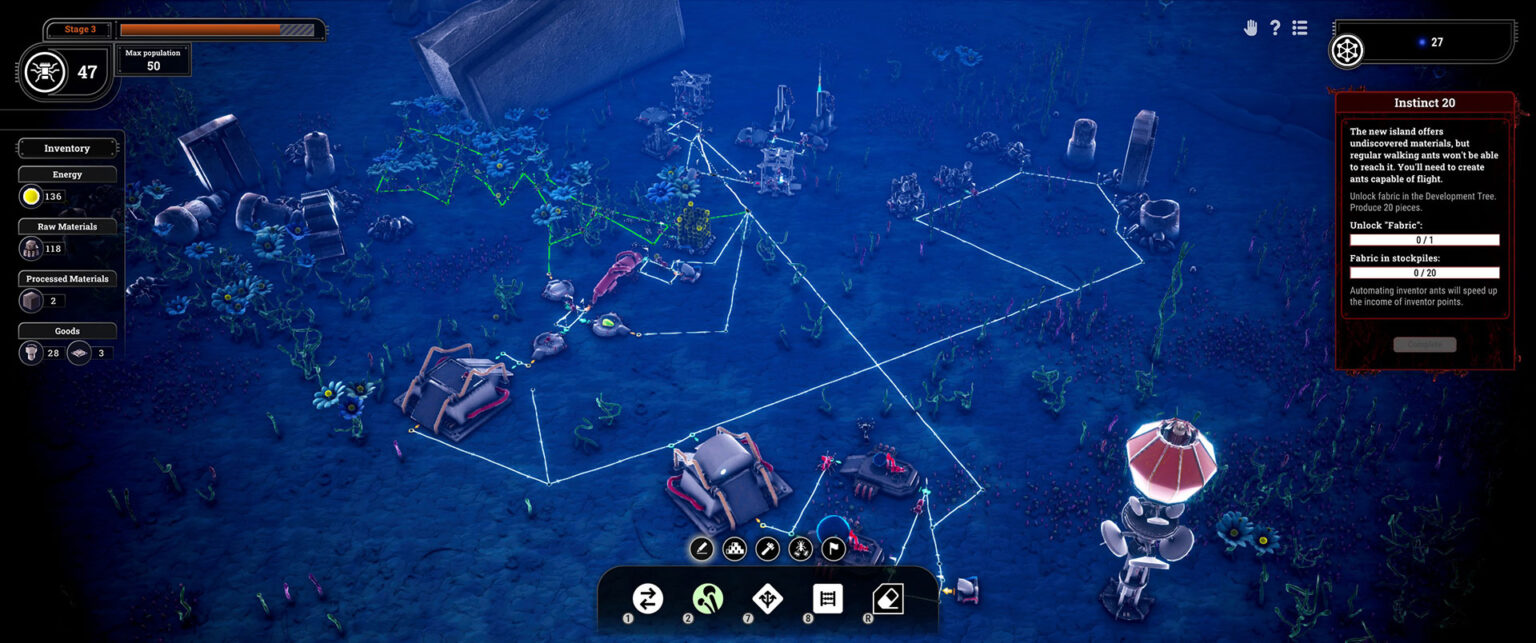Click the greyed Complete button for Instinct 20
This screenshot has height=643, width=1536.
pos(1424,344)
